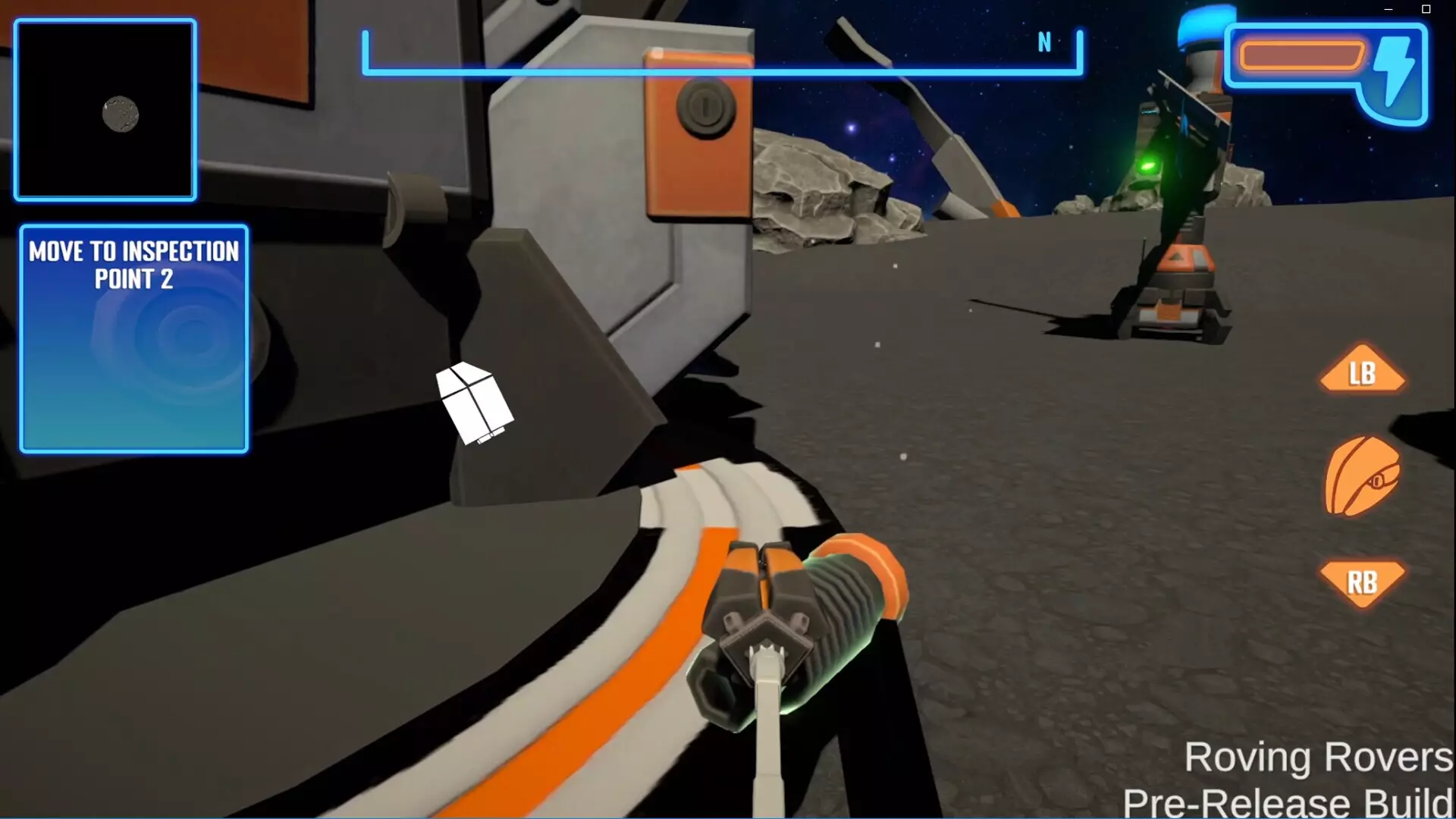The image size is (1456, 819).
Task: Click the Move To Inspection Point 2 instruction
Action: coord(133,263)
